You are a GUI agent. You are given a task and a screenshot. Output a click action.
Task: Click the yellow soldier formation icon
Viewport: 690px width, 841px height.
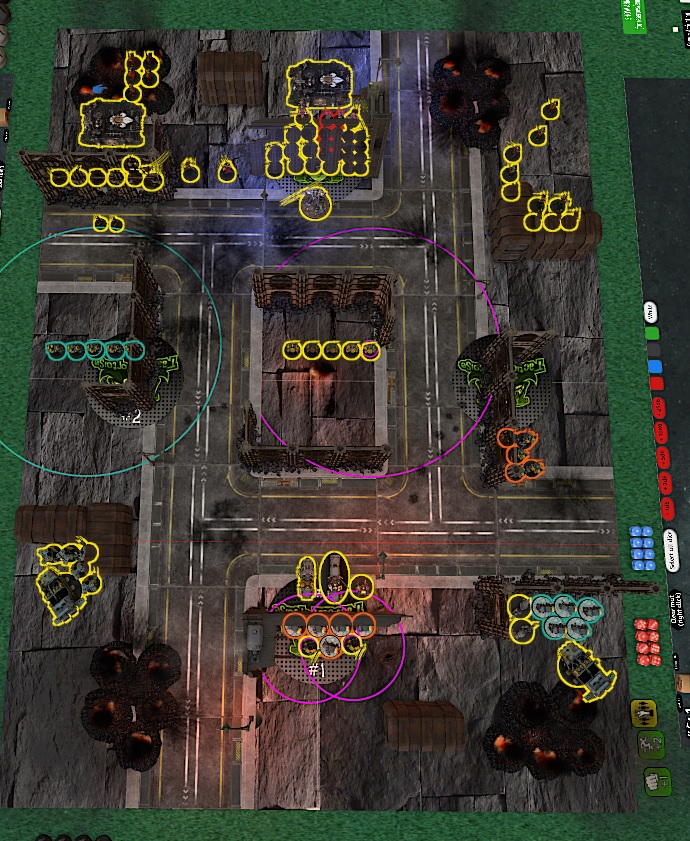[x=645, y=713]
